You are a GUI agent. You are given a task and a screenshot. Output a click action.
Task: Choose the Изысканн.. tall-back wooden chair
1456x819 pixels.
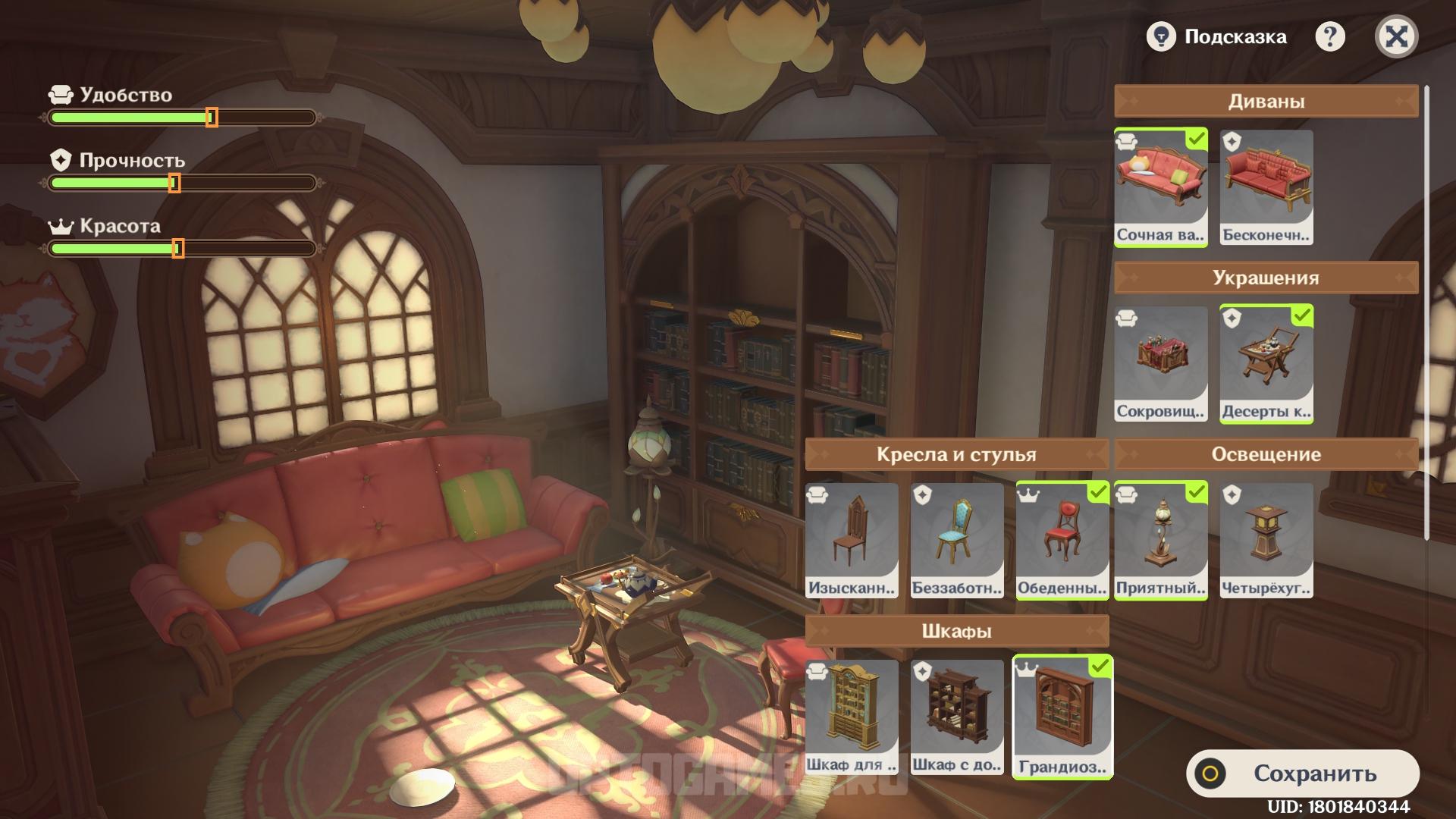click(x=852, y=540)
